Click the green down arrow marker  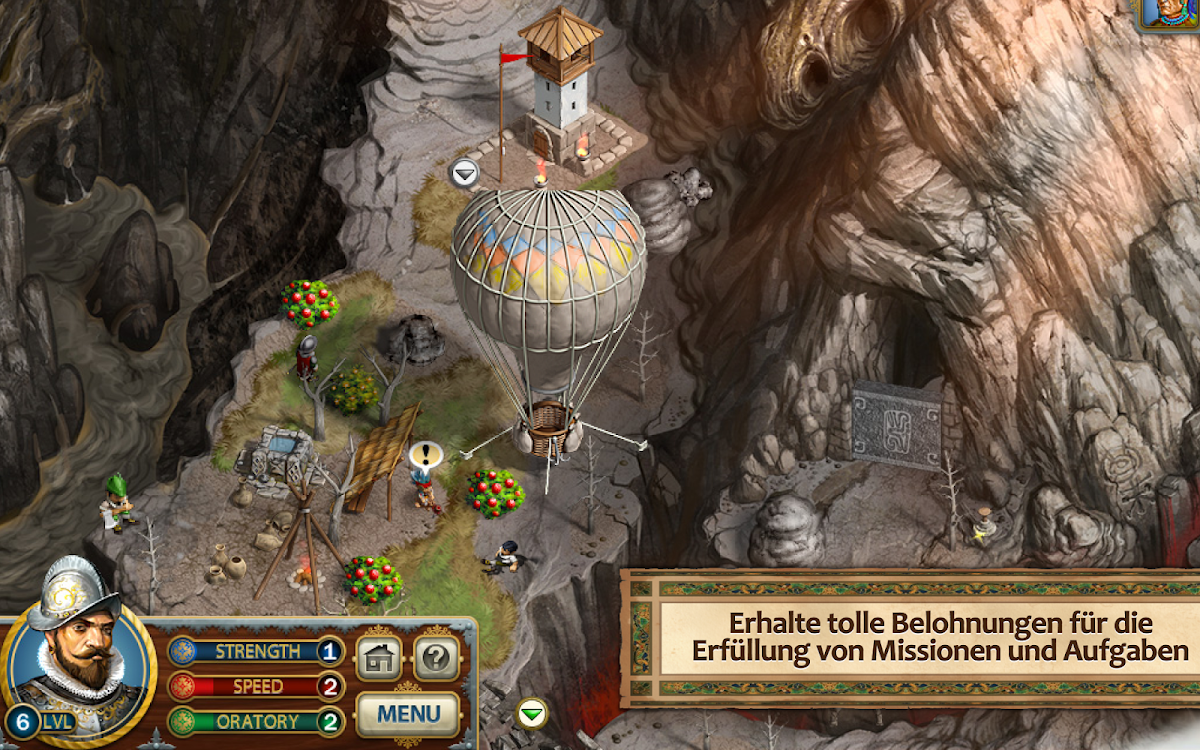(x=533, y=712)
